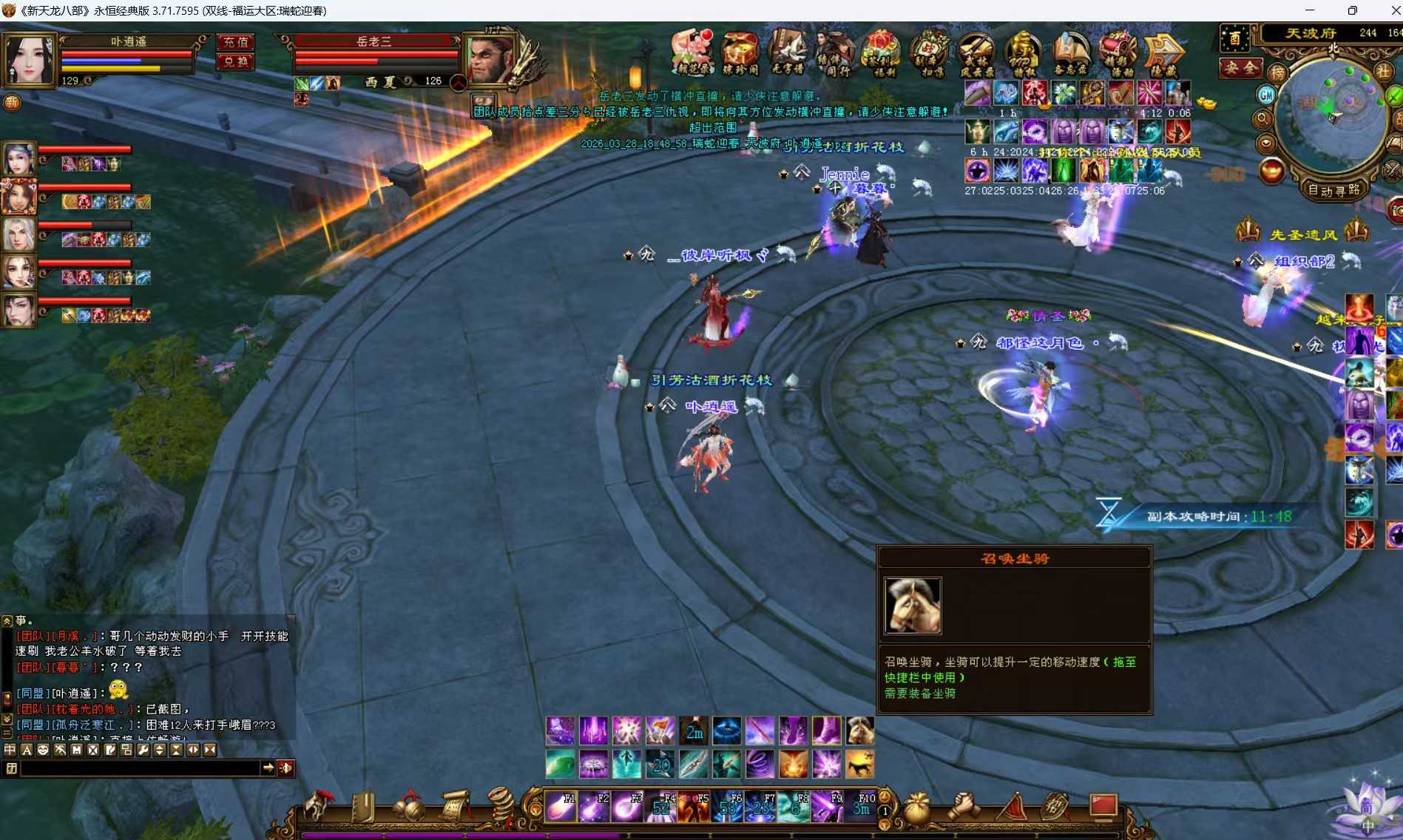Click the 充值 recharge button
Image resolution: width=1403 pixels, height=840 pixels.
coord(236,42)
